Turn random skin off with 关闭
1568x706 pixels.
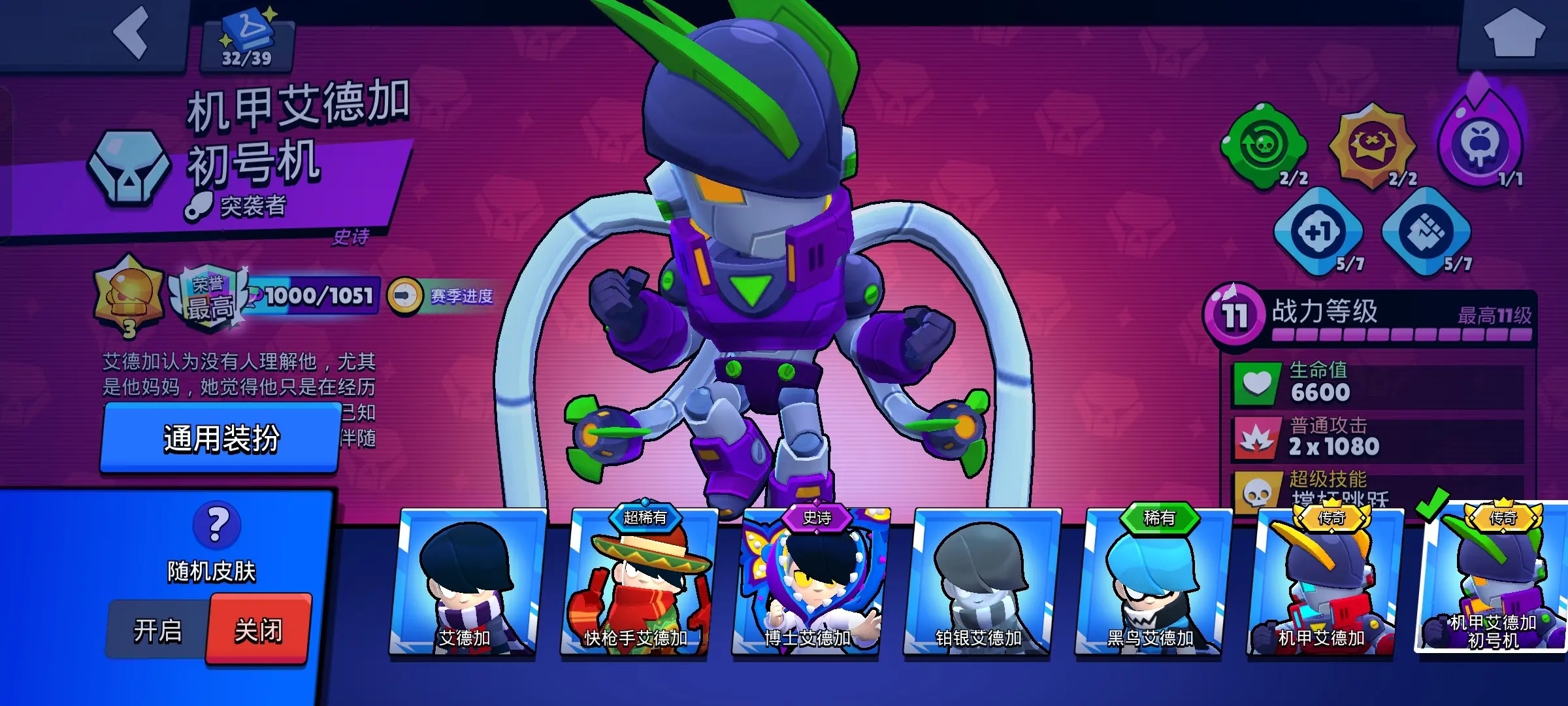(x=259, y=631)
